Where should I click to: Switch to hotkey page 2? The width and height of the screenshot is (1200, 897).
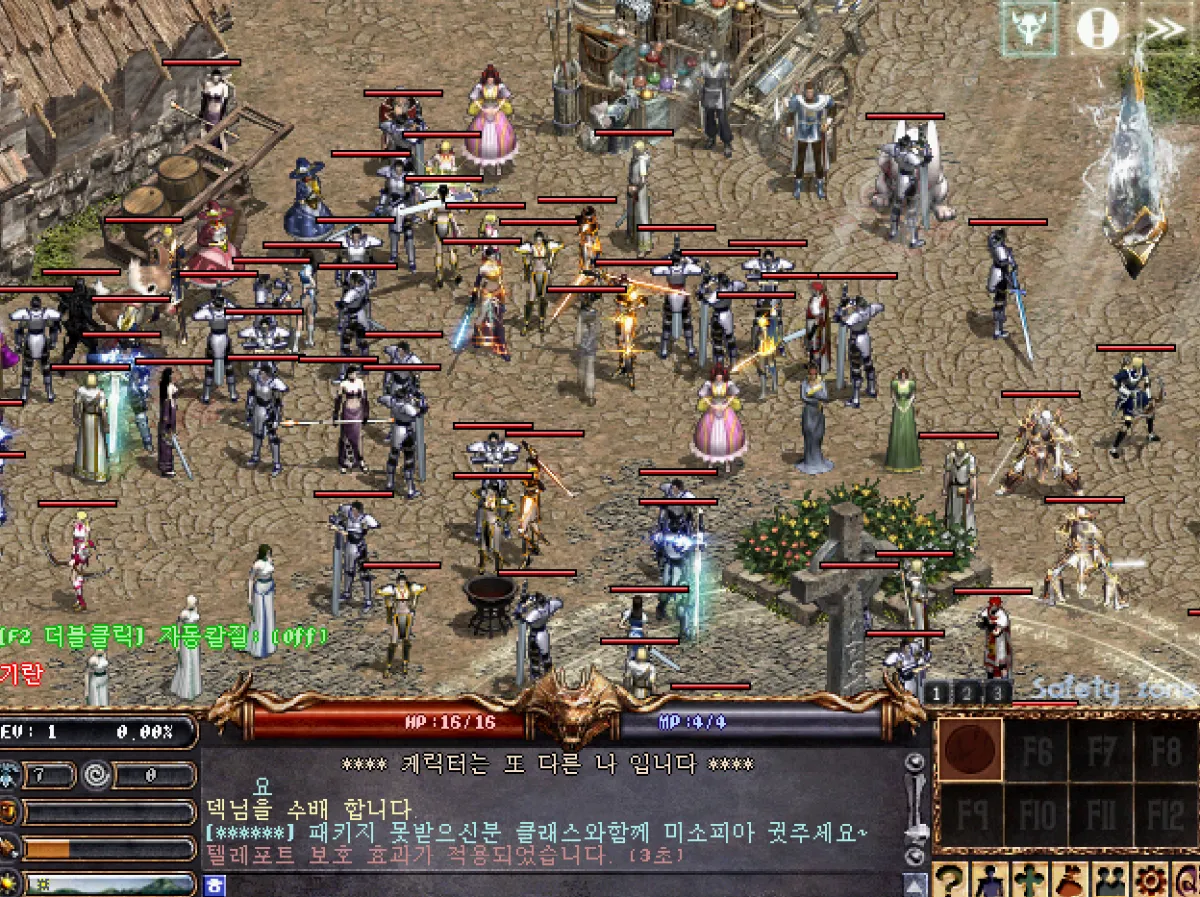[x=966, y=692]
